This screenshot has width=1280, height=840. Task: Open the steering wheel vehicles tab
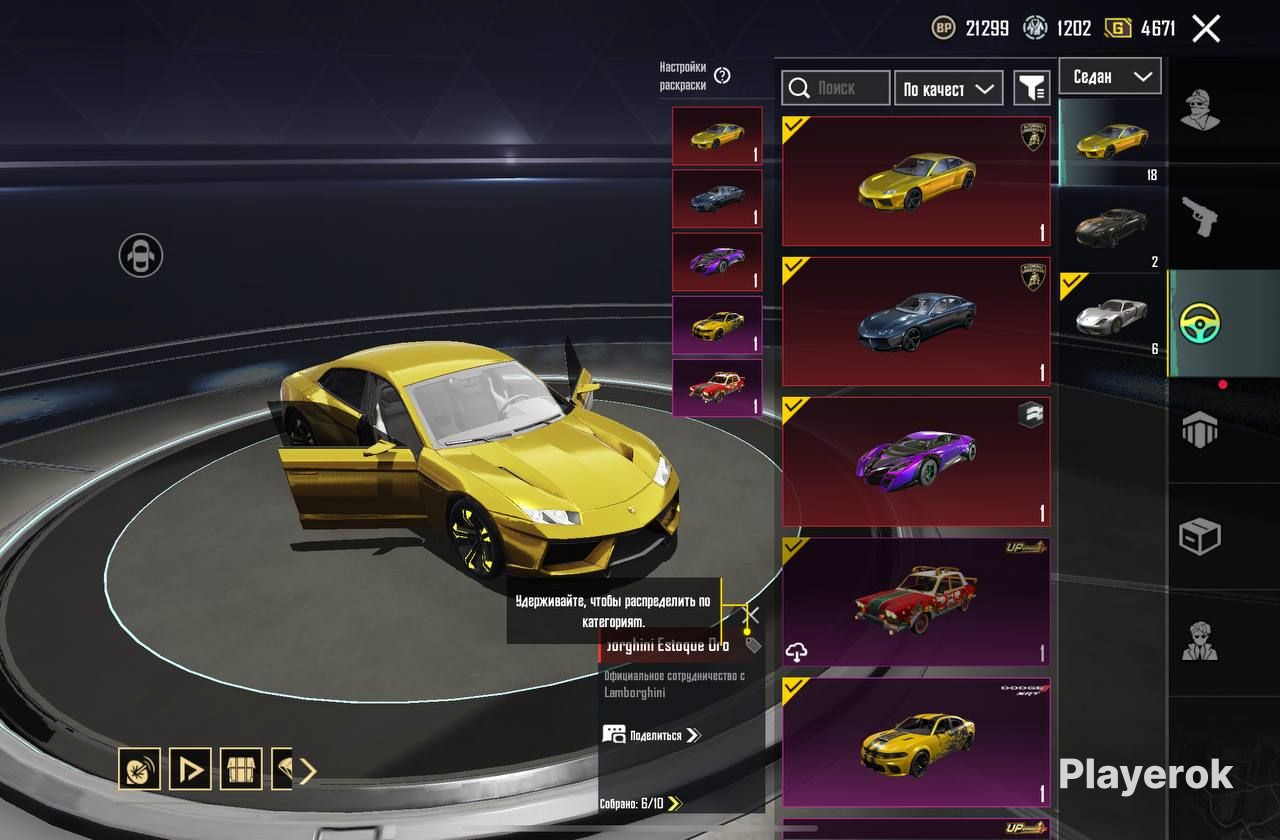1199,323
